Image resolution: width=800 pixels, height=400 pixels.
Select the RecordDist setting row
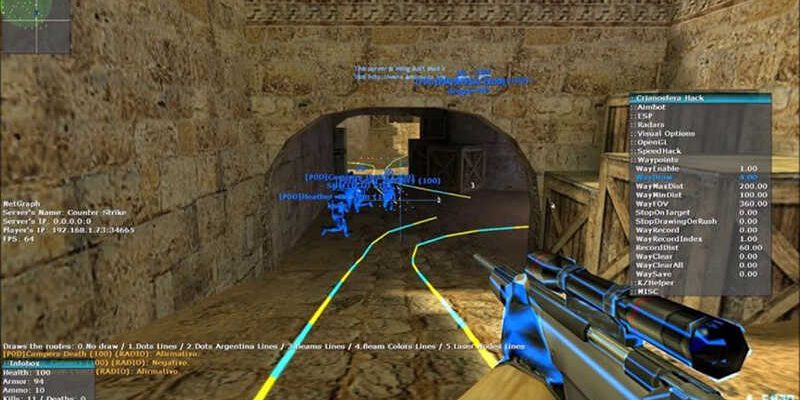[658, 248]
